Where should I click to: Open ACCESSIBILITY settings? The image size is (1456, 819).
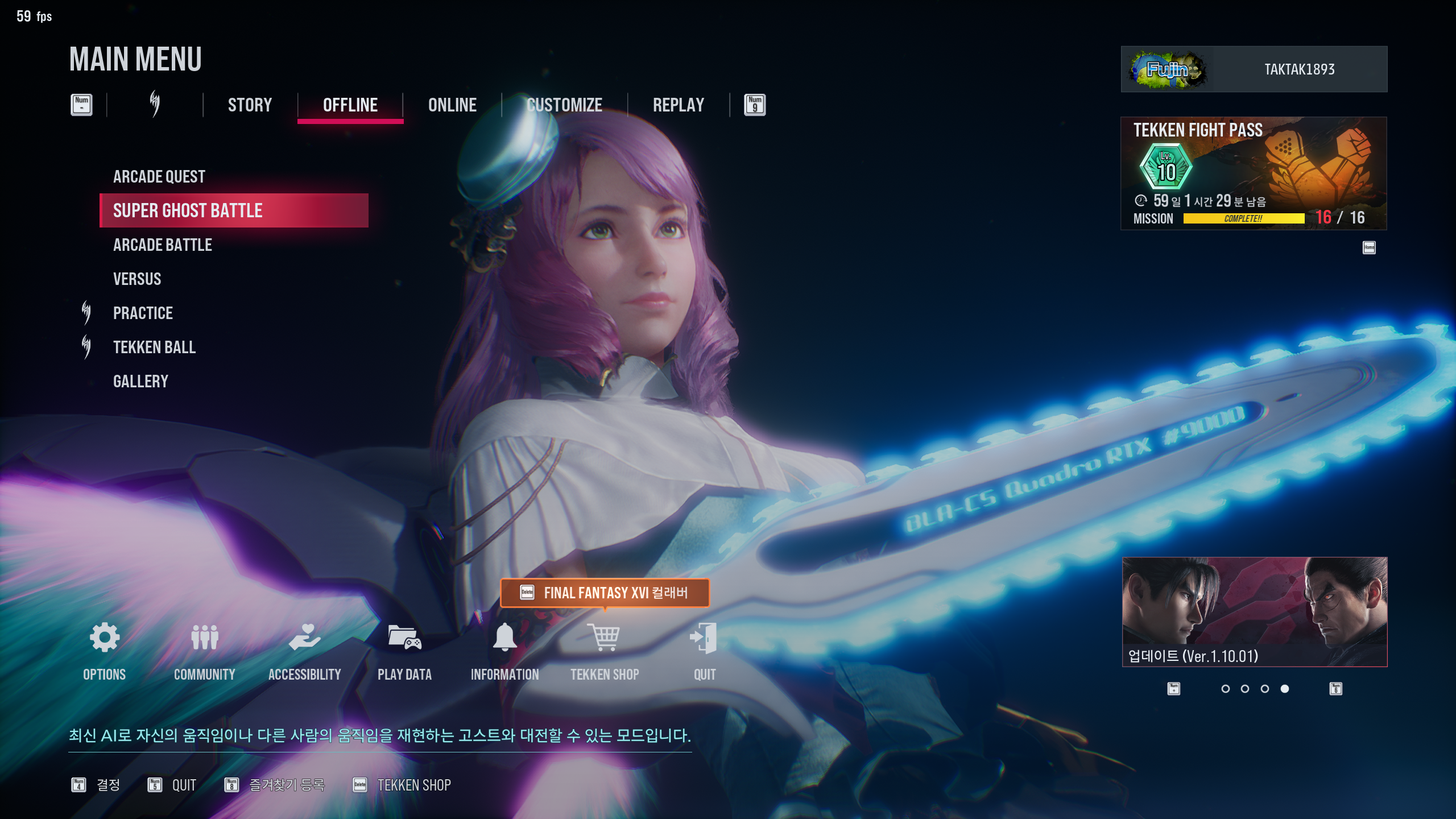coord(305,638)
